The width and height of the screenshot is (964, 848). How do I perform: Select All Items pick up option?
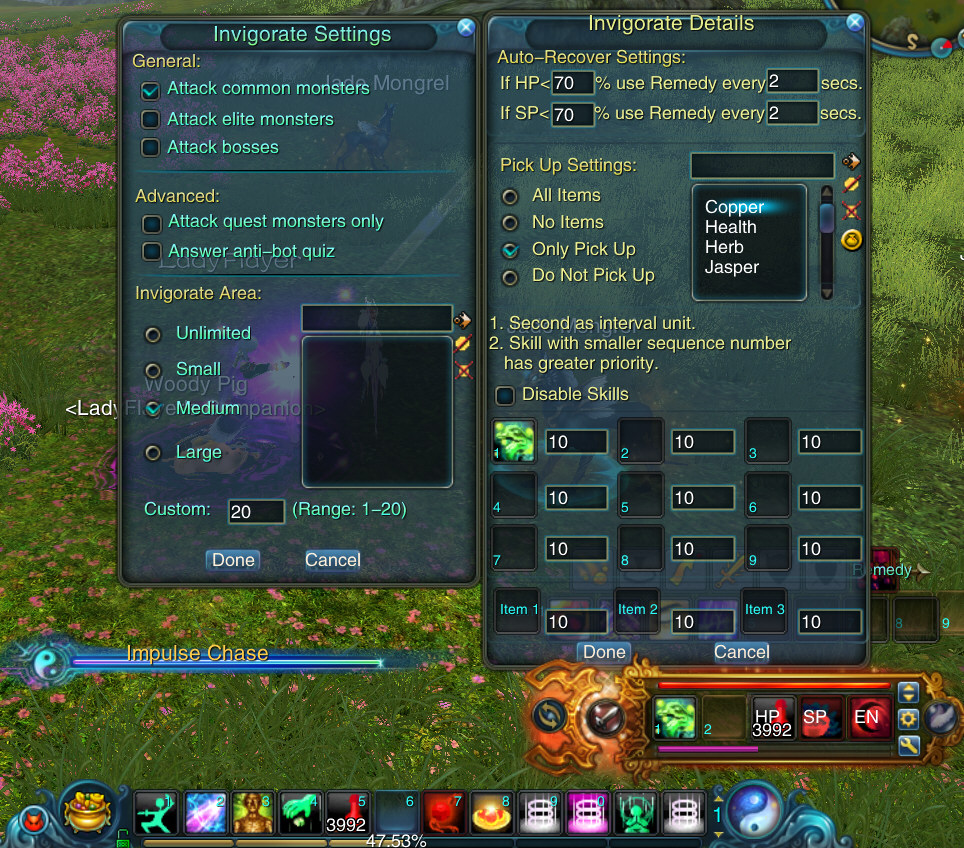click(x=510, y=196)
